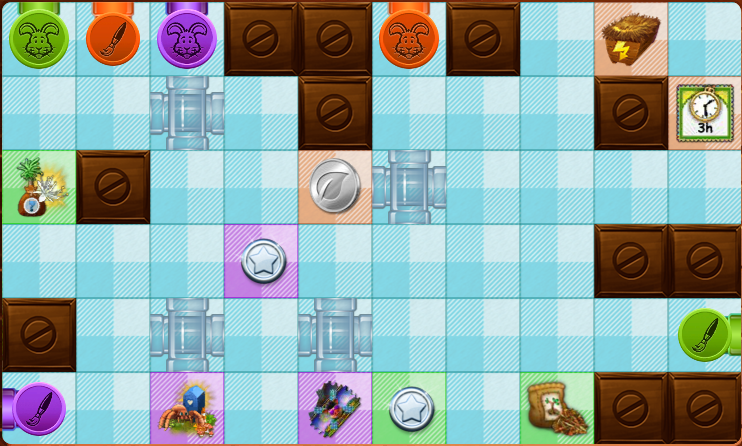Choose the silver star coin on green tile

coord(409,408)
